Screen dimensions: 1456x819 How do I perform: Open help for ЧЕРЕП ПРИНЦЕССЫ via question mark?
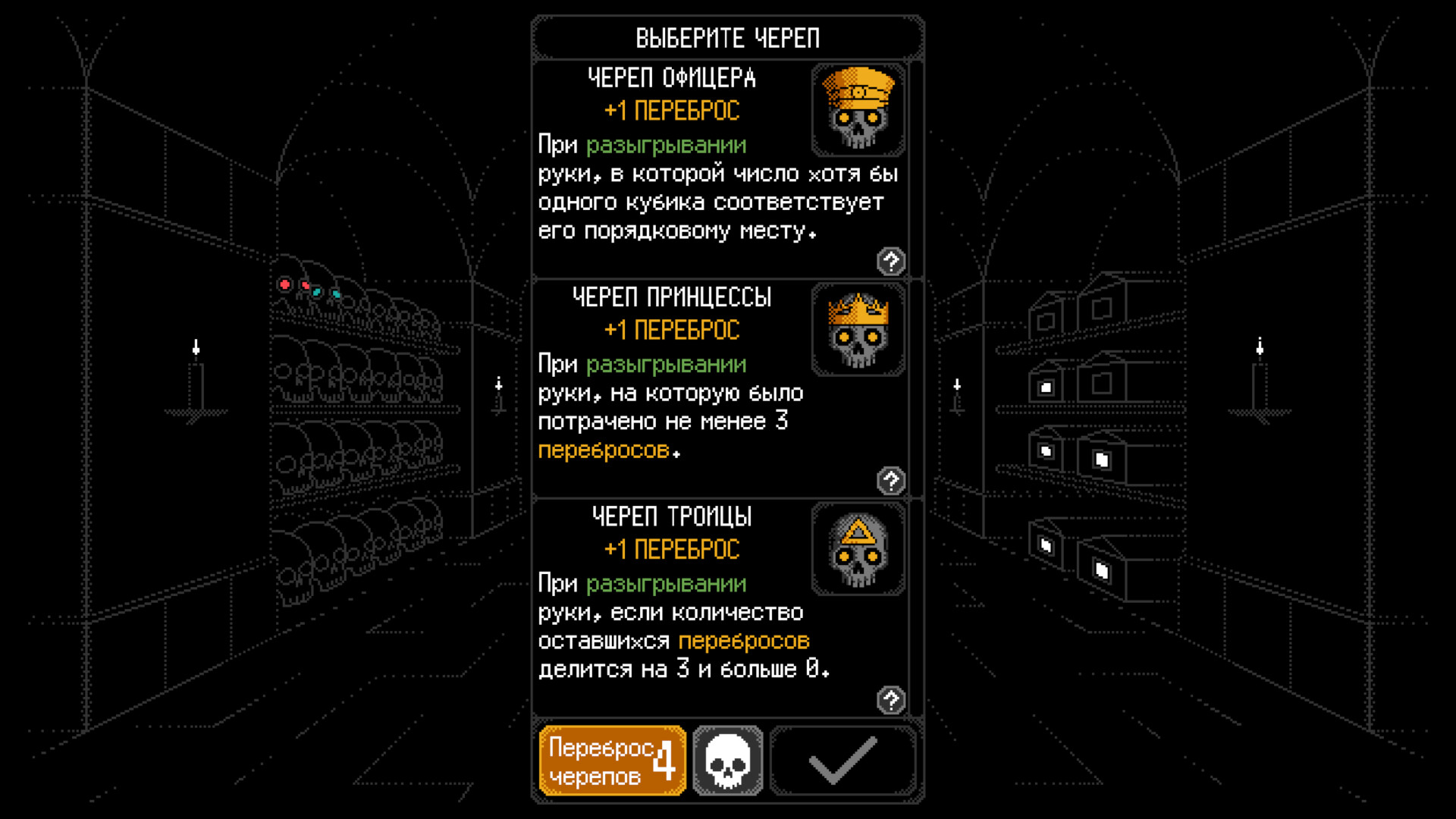[x=891, y=480]
